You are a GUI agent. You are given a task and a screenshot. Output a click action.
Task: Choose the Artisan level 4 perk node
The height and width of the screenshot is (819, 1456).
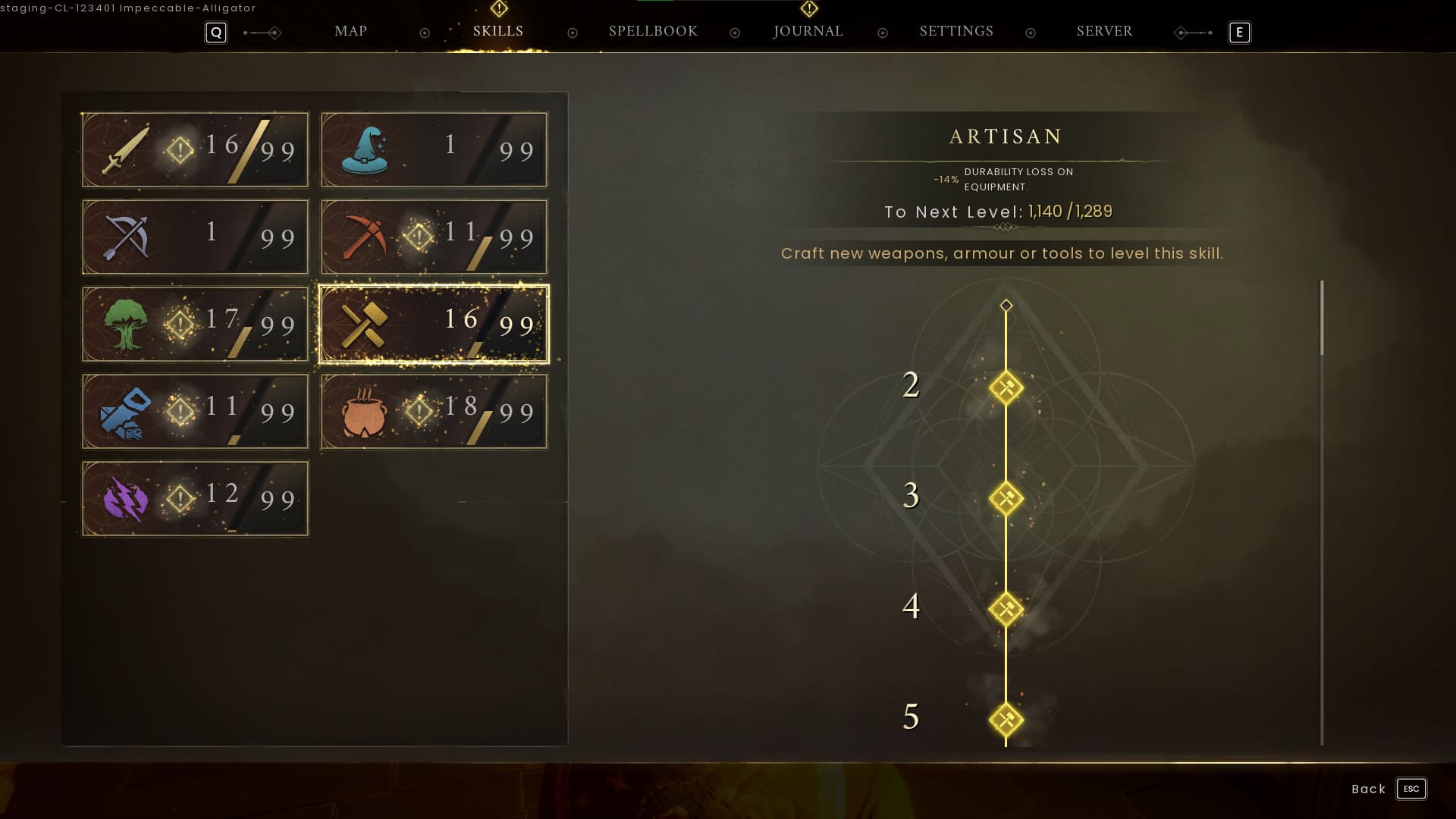(1006, 610)
